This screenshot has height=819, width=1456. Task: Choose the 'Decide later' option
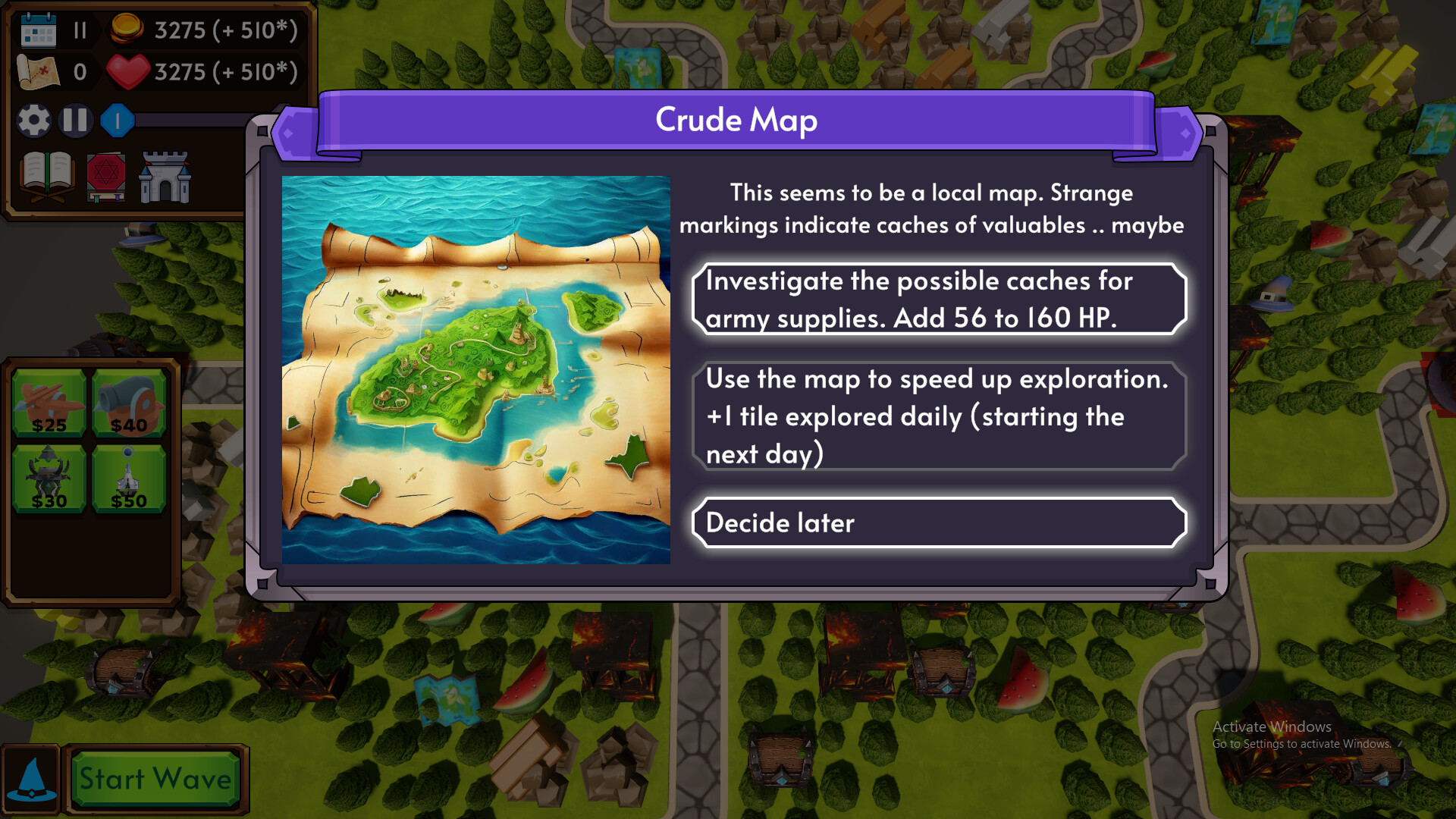coord(938,522)
